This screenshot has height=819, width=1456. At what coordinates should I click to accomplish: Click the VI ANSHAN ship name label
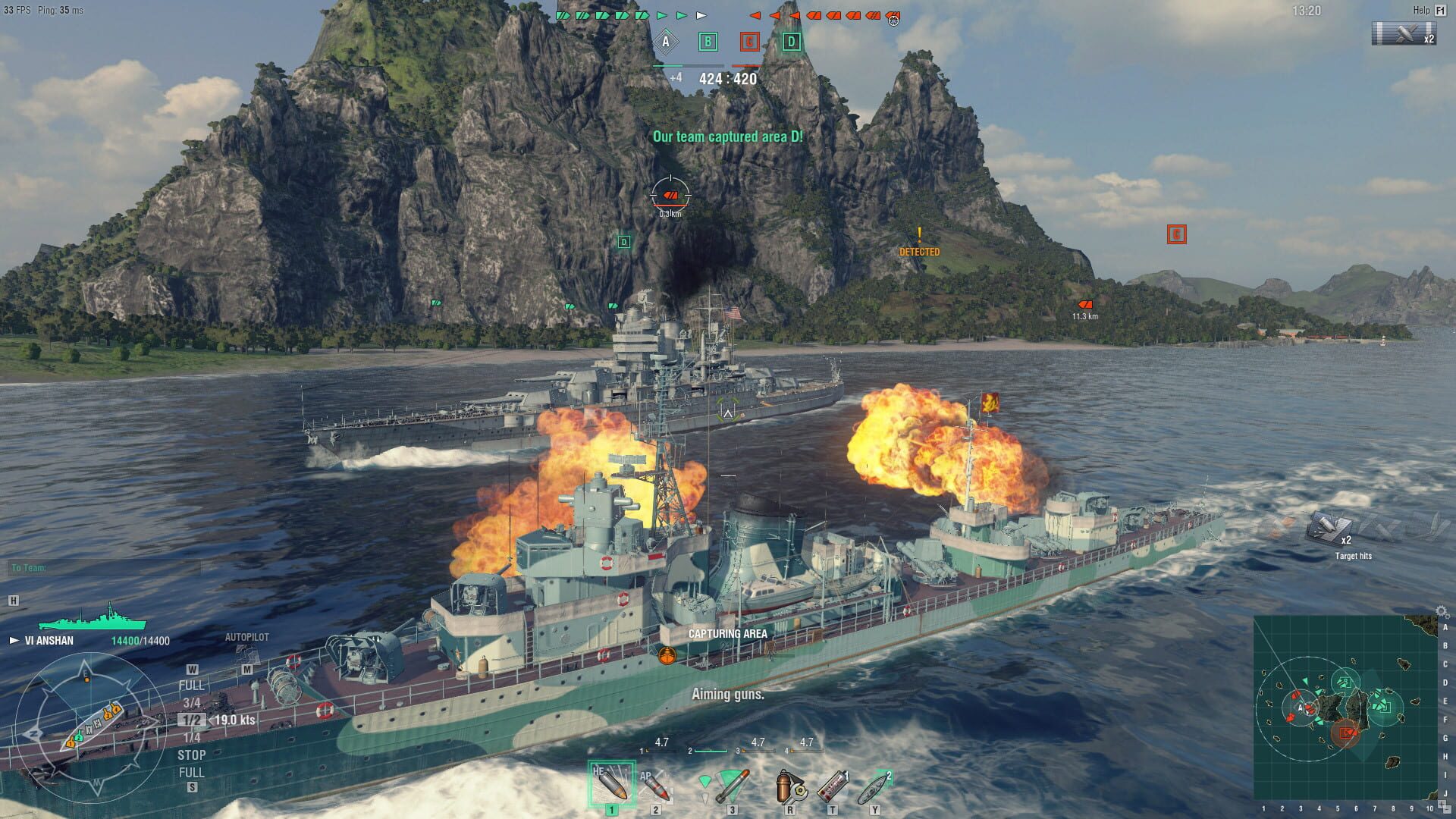click(x=49, y=641)
